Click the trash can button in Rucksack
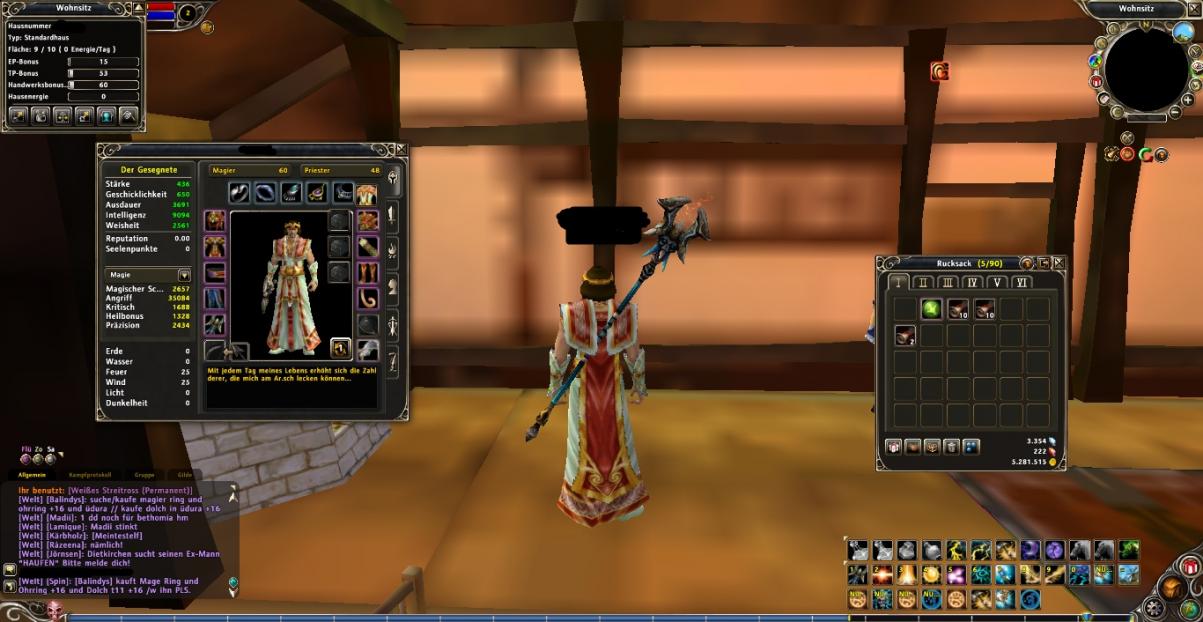1203x622 pixels. pyautogui.click(x=951, y=447)
